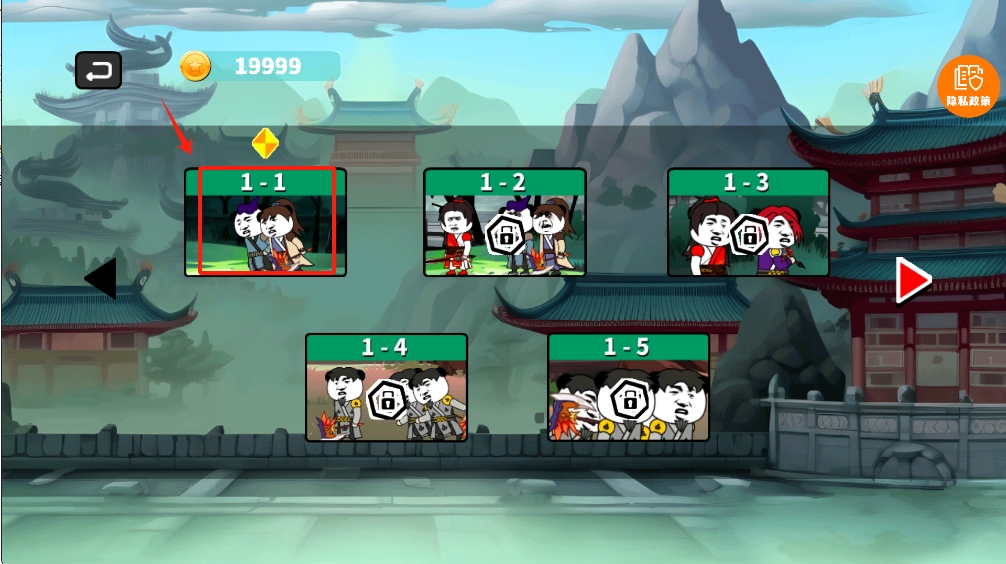Screen dimensions: 1006x564
Task: Choose locked level 1 - 5
Action: pyautogui.click(x=628, y=388)
